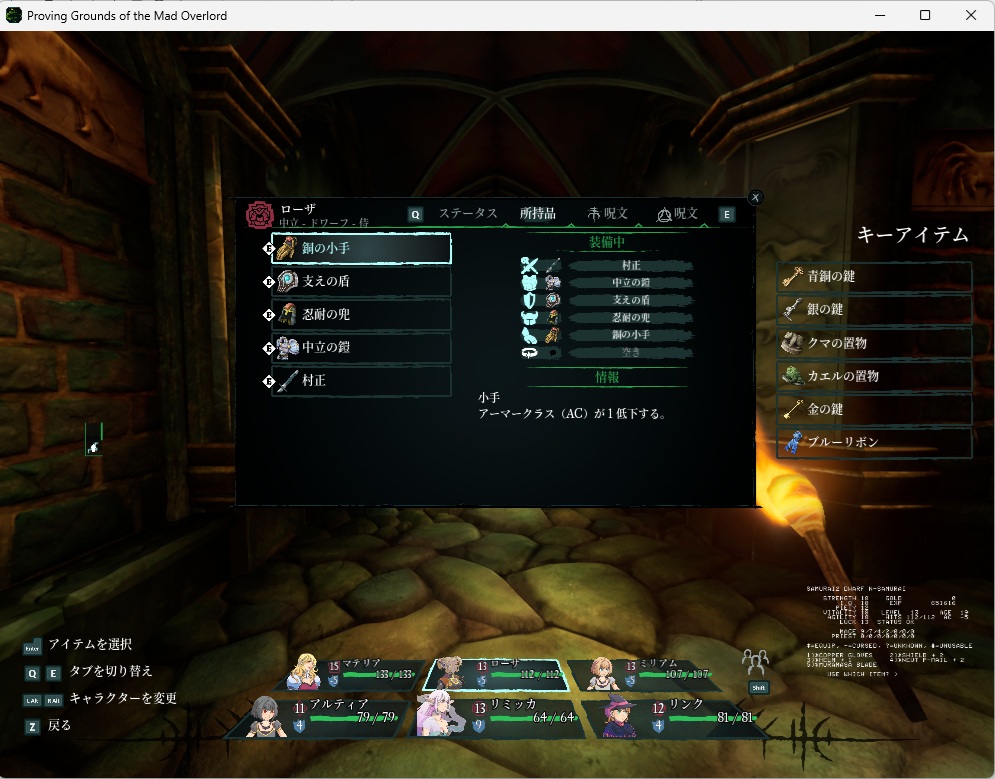Choose the ブルーリボン key item
Image resolution: width=995 pixels, height=779 pixels.
[x=874, y=442]
